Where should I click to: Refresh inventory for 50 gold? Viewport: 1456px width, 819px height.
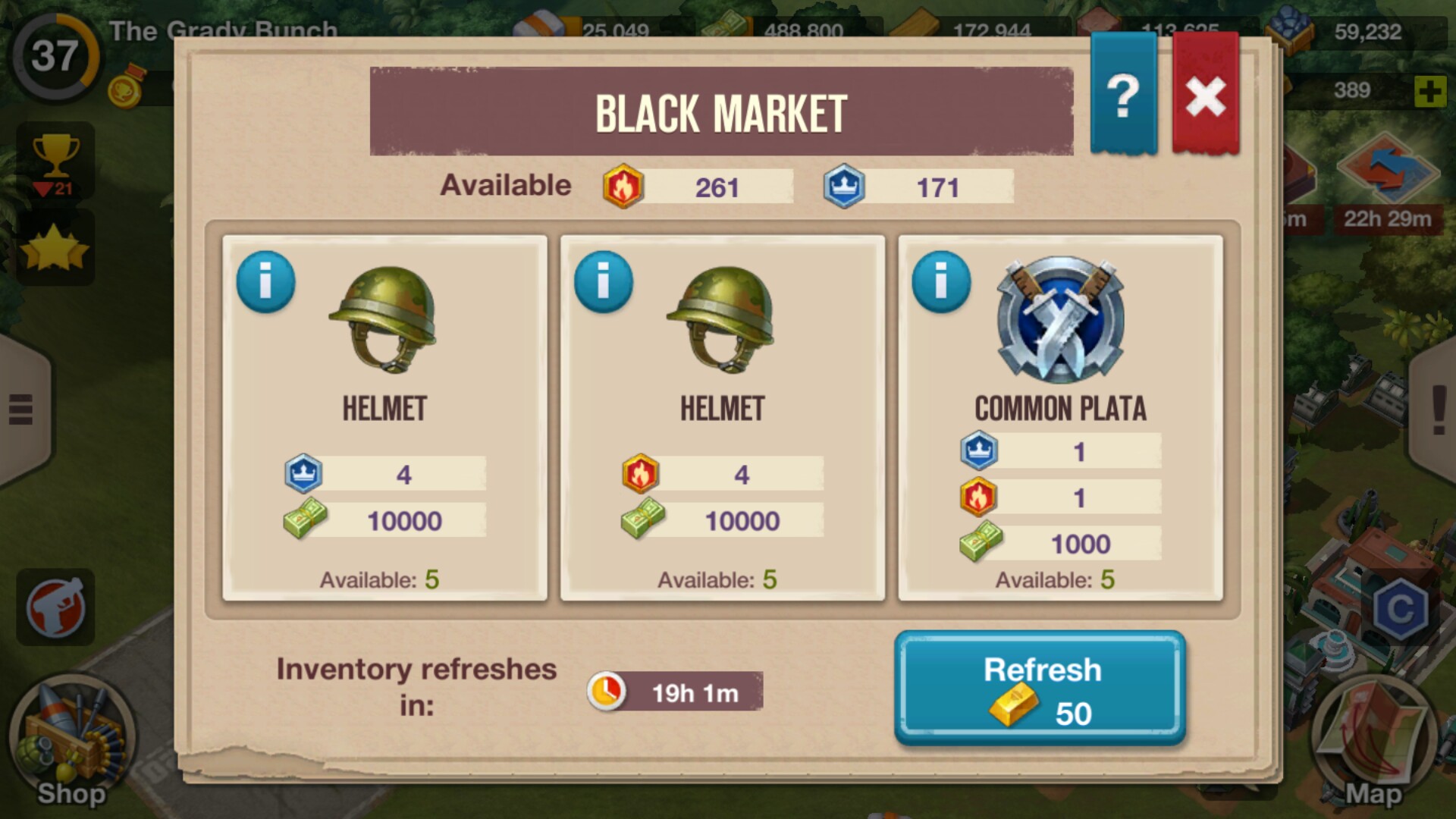[1040, 689]
